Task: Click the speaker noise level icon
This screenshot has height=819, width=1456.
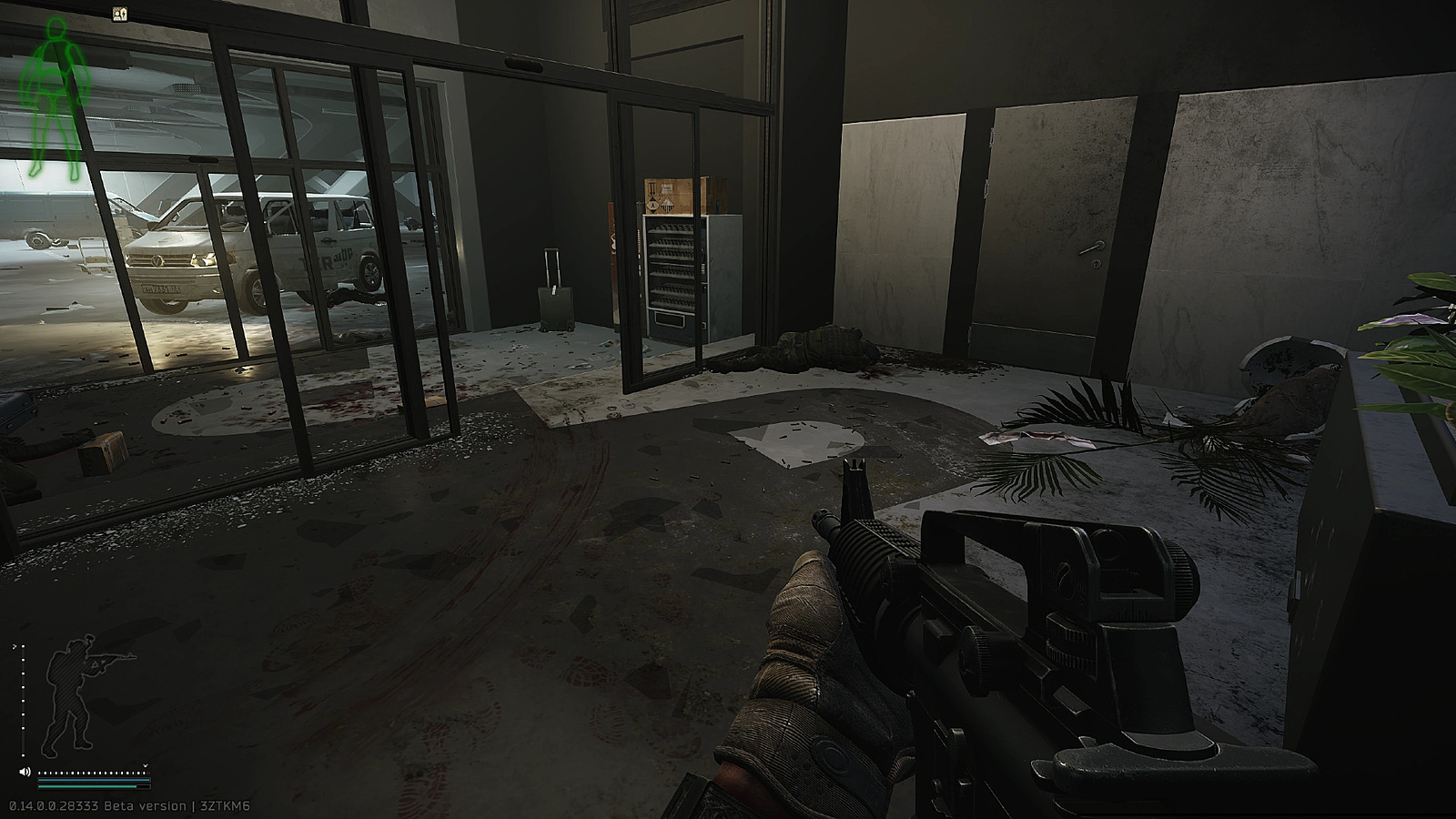Action: (x=25, y=773)
